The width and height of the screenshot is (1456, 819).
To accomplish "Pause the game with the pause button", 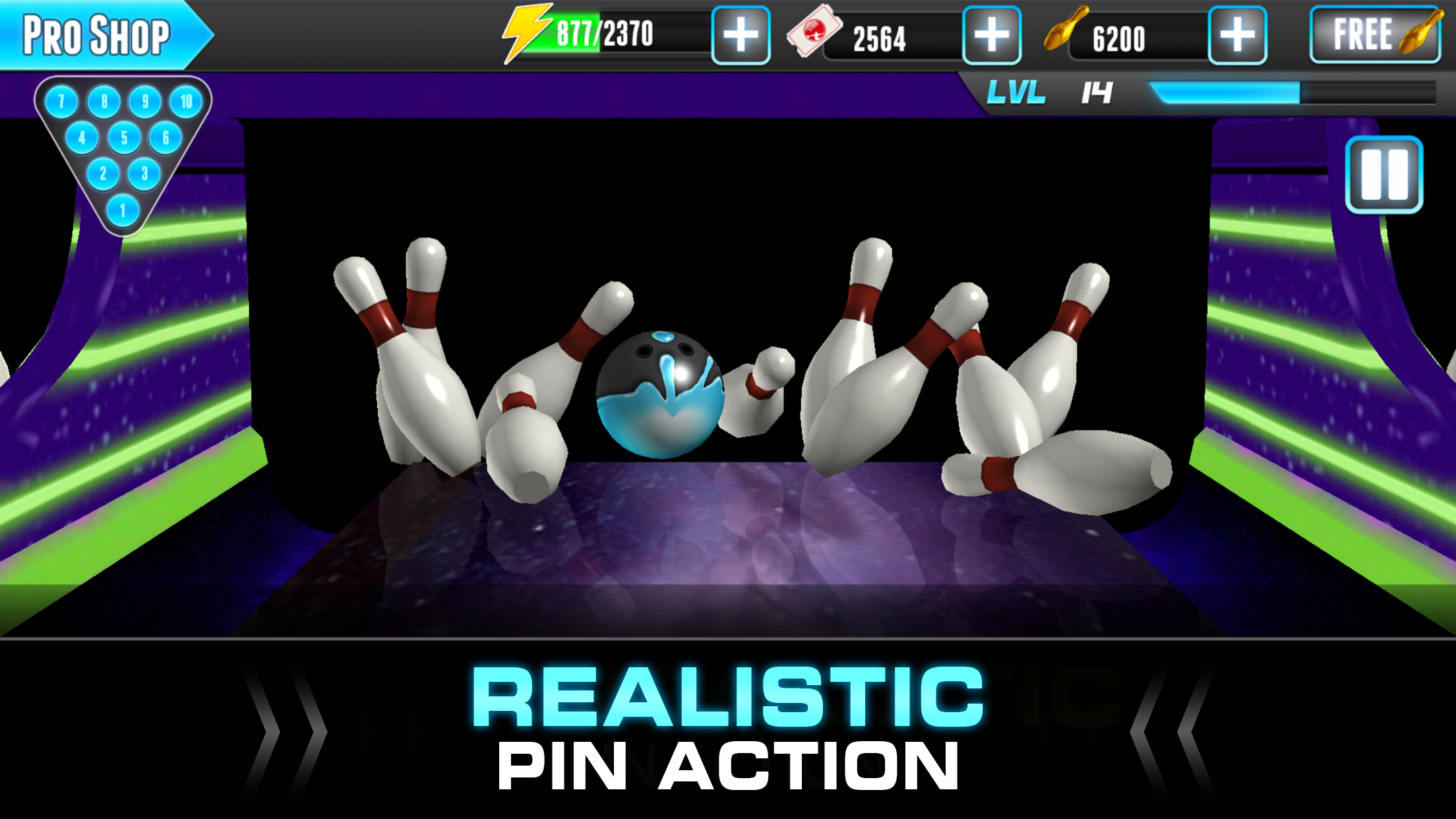I will tap(1383, 175).
